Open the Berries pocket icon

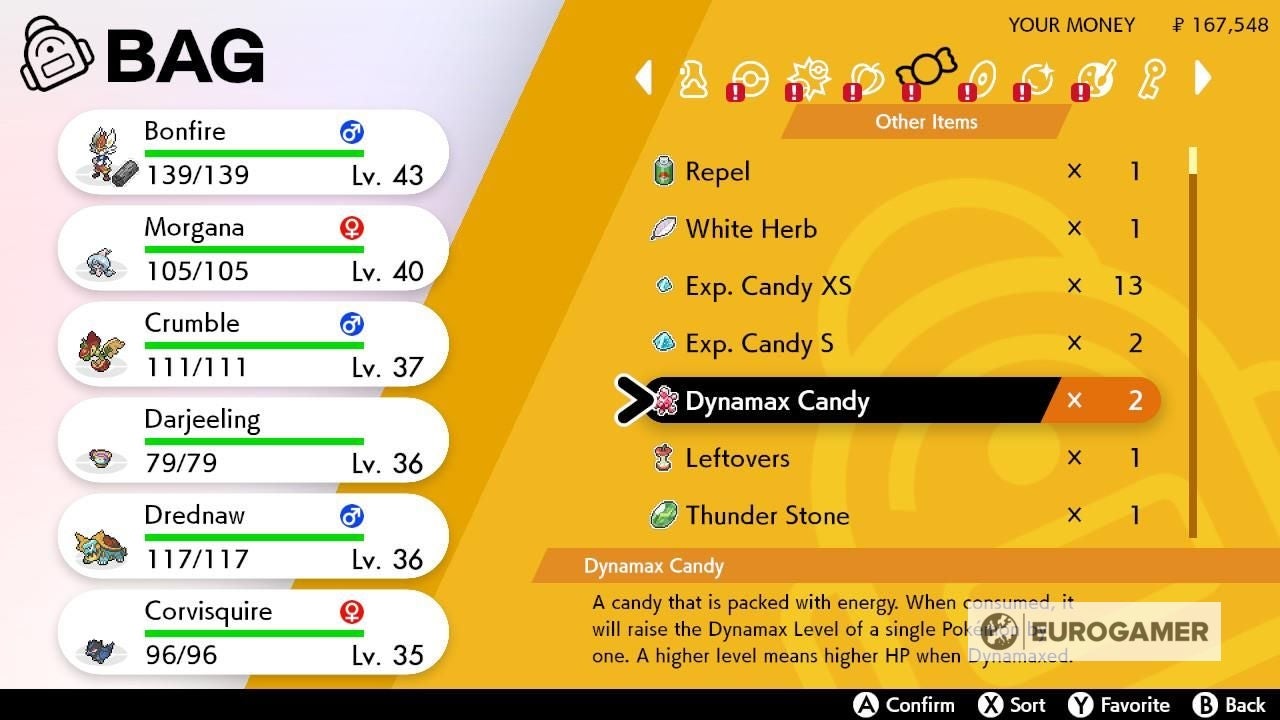click(867, 78)
